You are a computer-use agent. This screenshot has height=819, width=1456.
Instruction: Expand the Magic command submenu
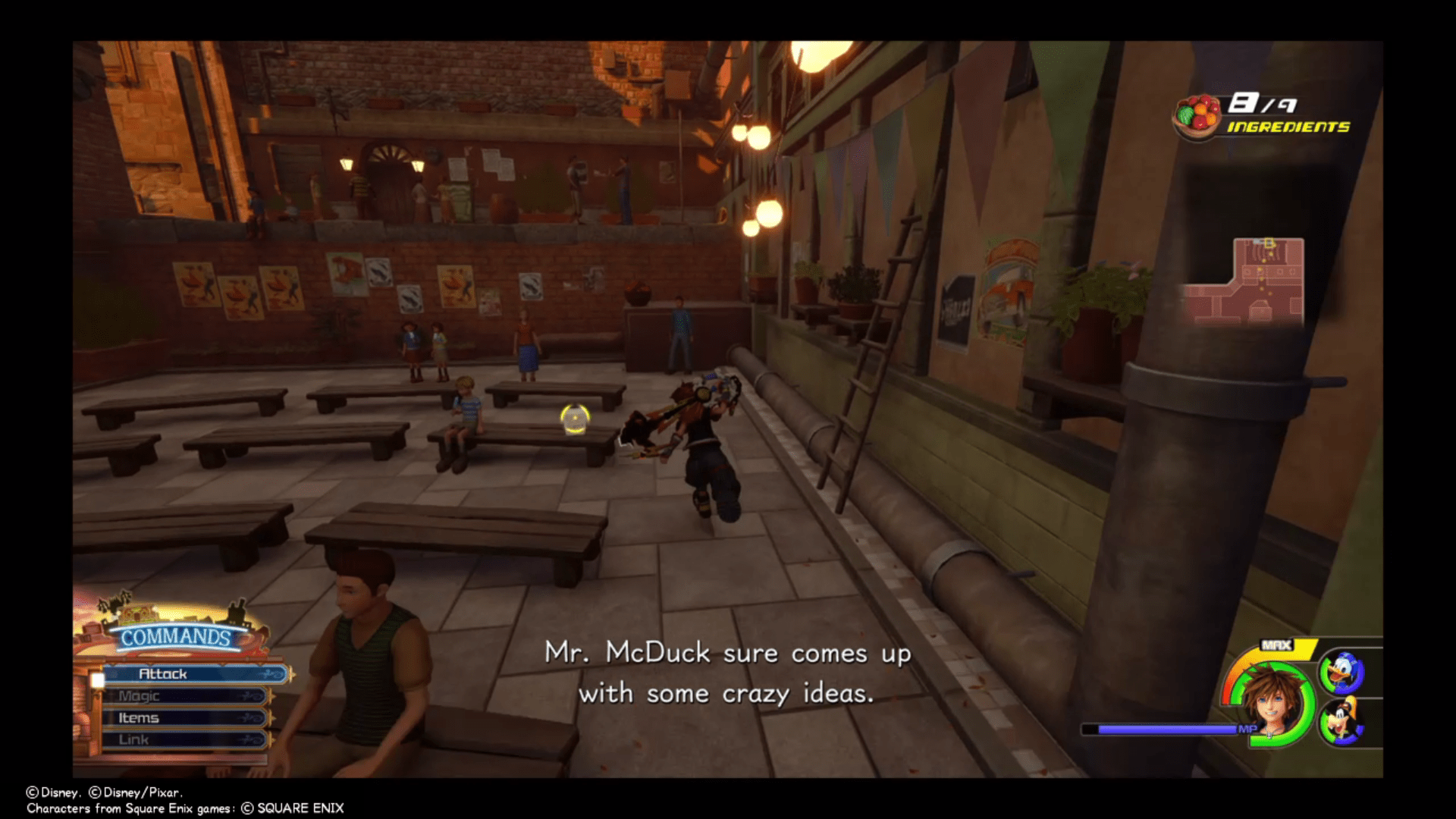click(139, 696)
